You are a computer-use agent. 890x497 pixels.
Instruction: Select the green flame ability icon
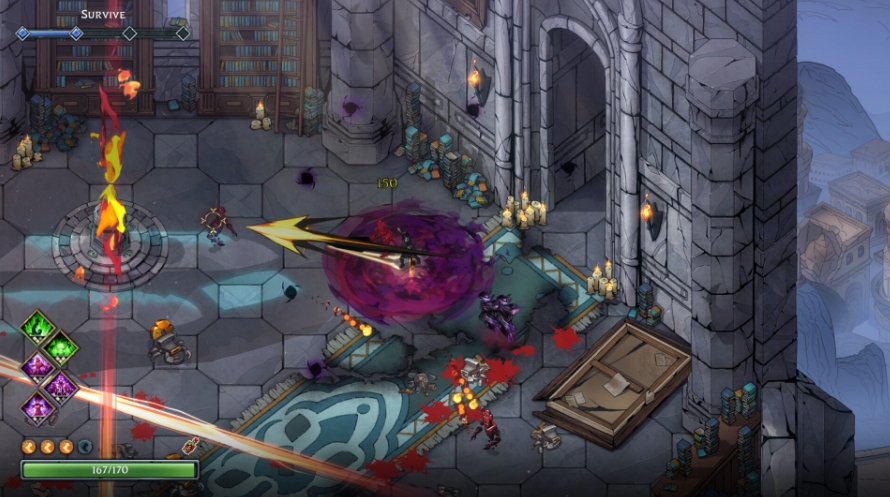click(38, 327)
